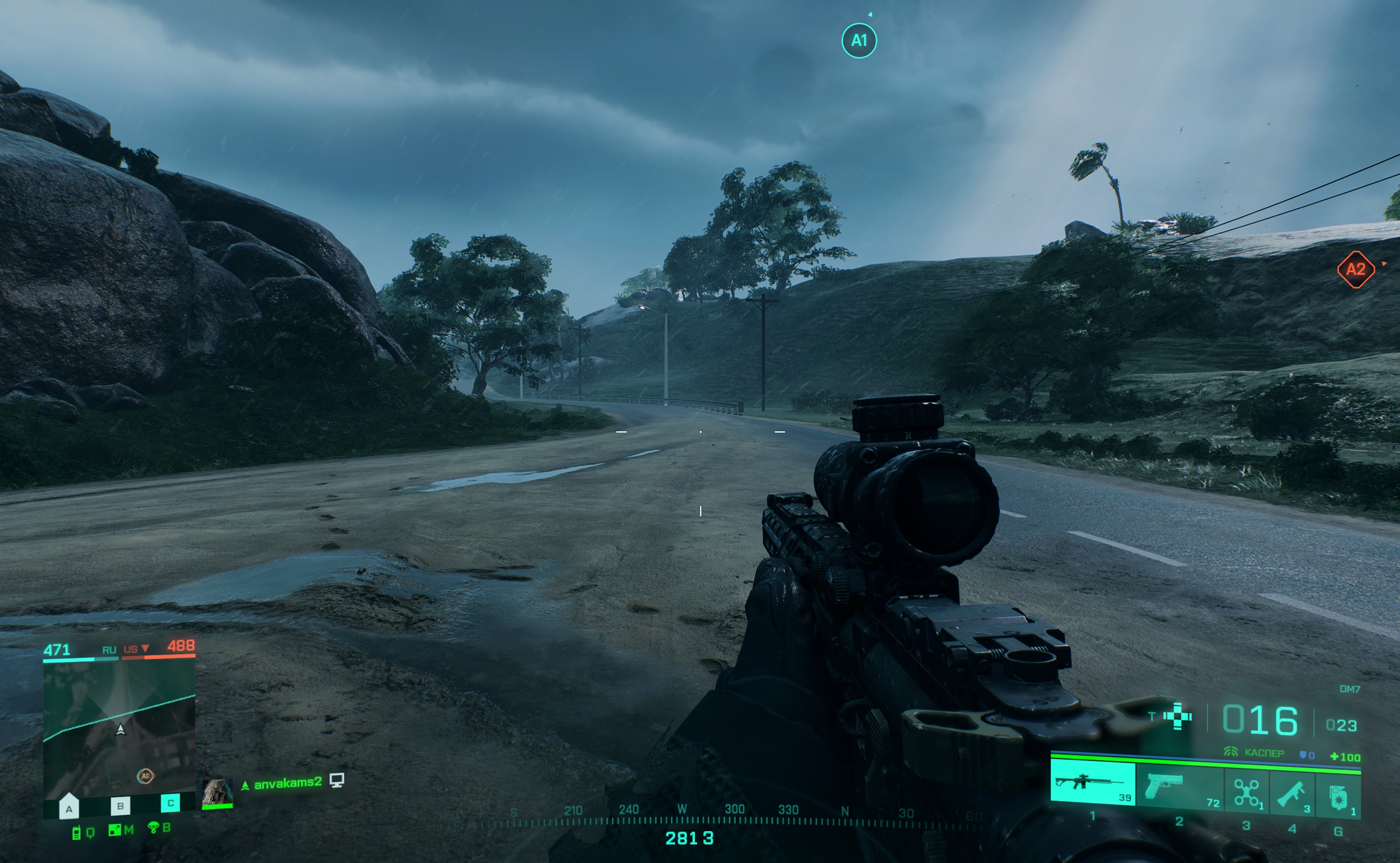1400x863 pixels.
Task: Select the A sector indicator
Action: [x=68, y=808]
